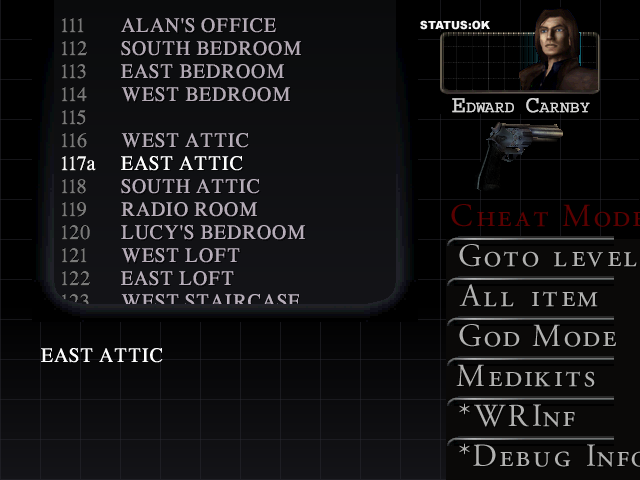This screenshot has height=480, width=640.
Task: Click the highlighted 117a East Attic row
Action: point(181,163)
